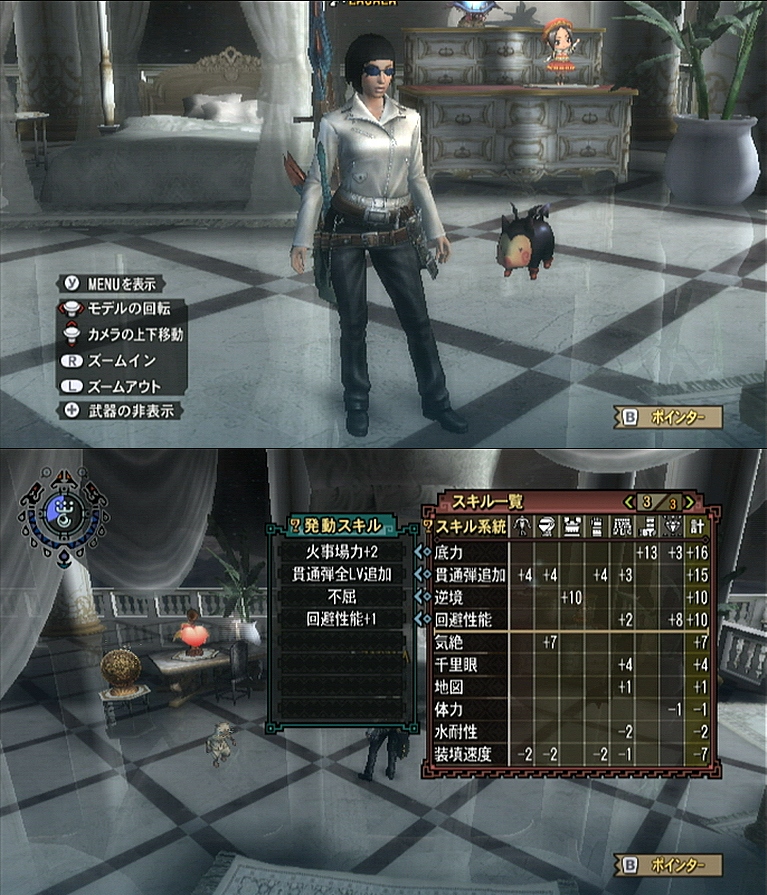Pick the 回避性能+1 active skill entry
767x895 pixels.
[340, 620]
